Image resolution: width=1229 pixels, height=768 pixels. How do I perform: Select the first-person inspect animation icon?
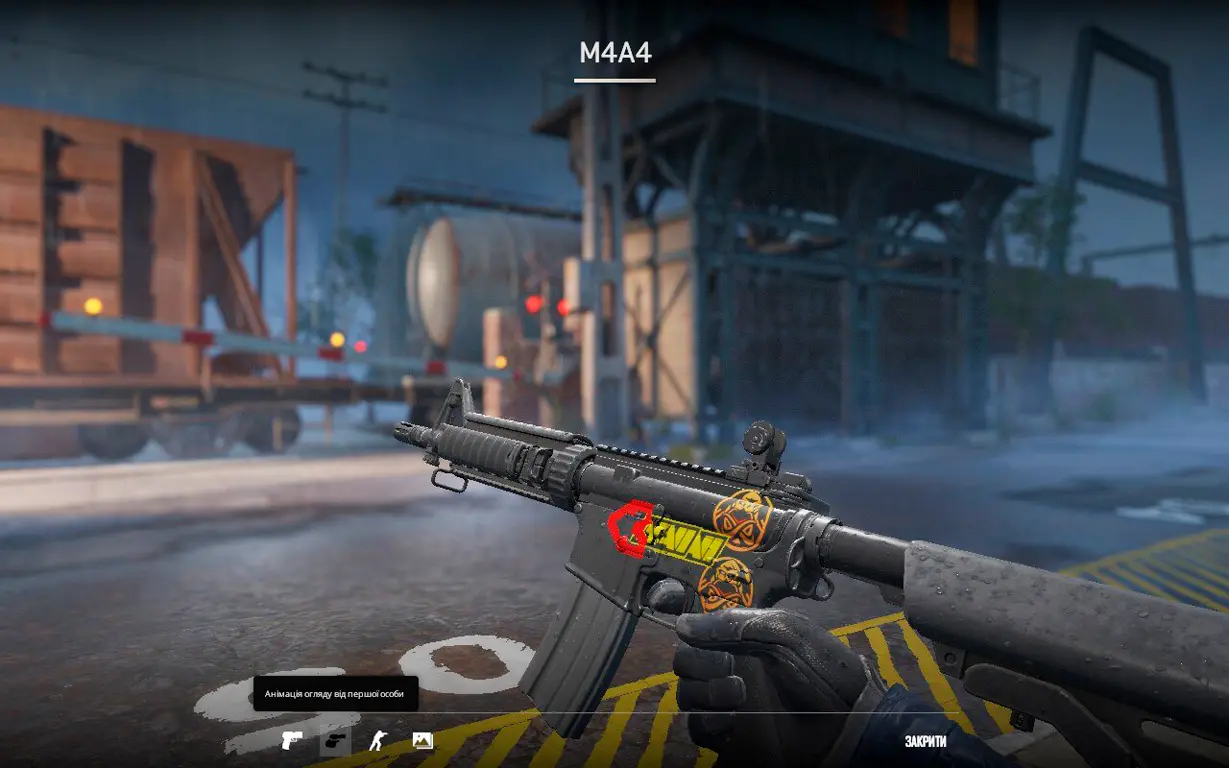(x=335, y=740)
